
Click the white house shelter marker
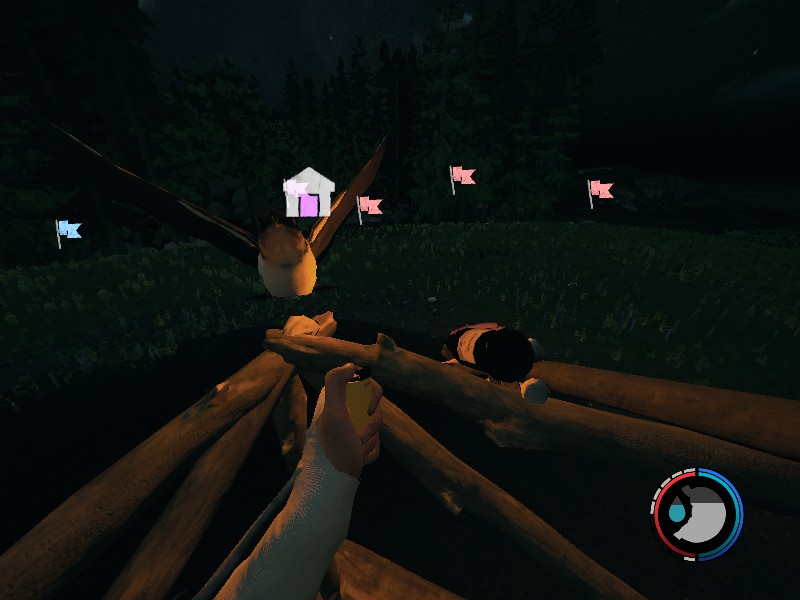[x=310, y=194]
